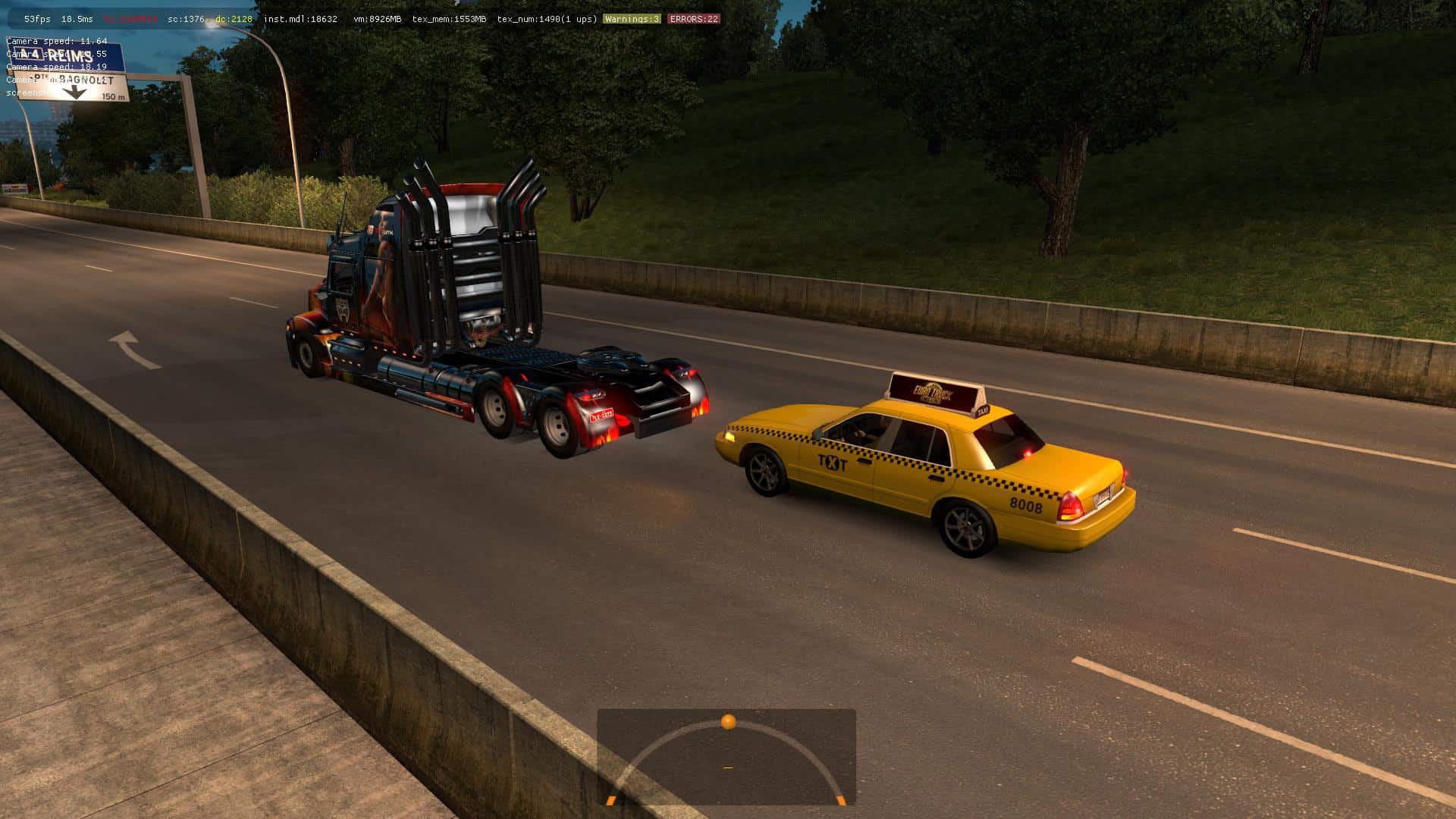Toggle the red to: counter in debug bar
The width and height of the screenshot is (1456, 819).
coord(129,18)
